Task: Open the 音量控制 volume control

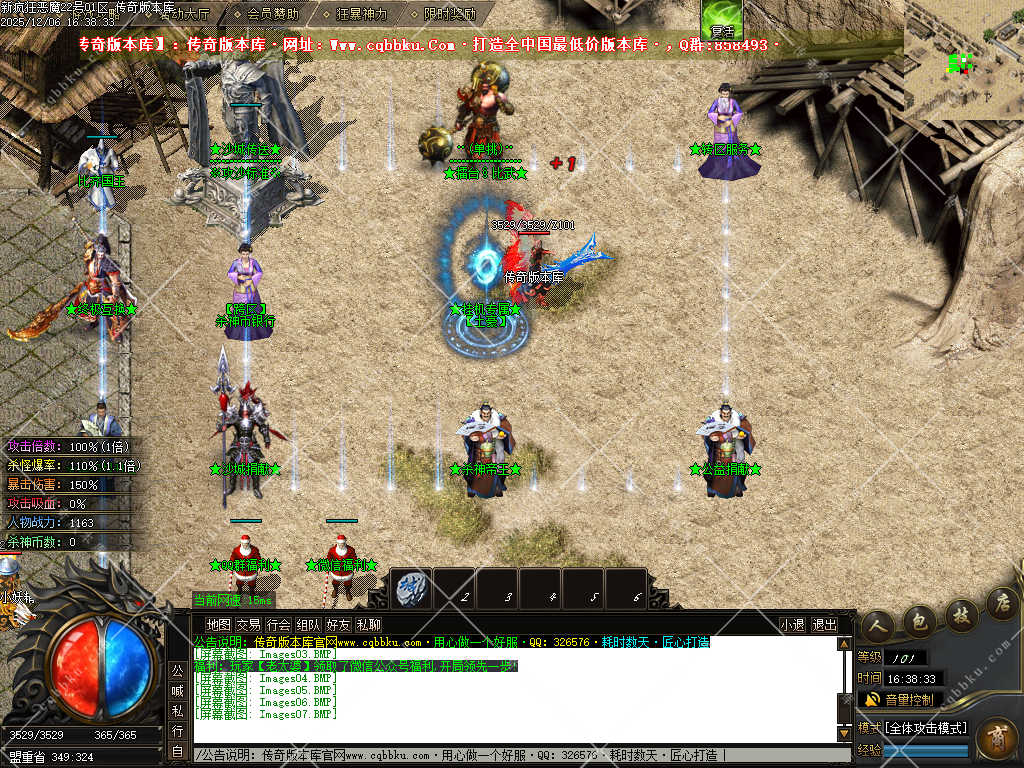Action: 900,699
